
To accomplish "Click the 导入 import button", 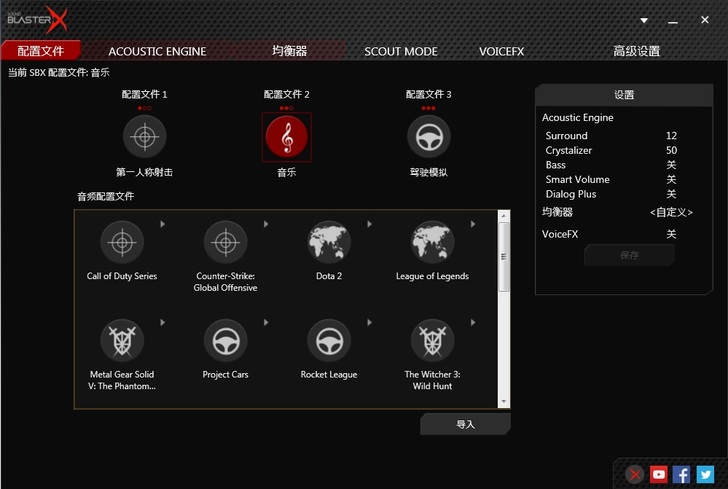I will point(465,424).
